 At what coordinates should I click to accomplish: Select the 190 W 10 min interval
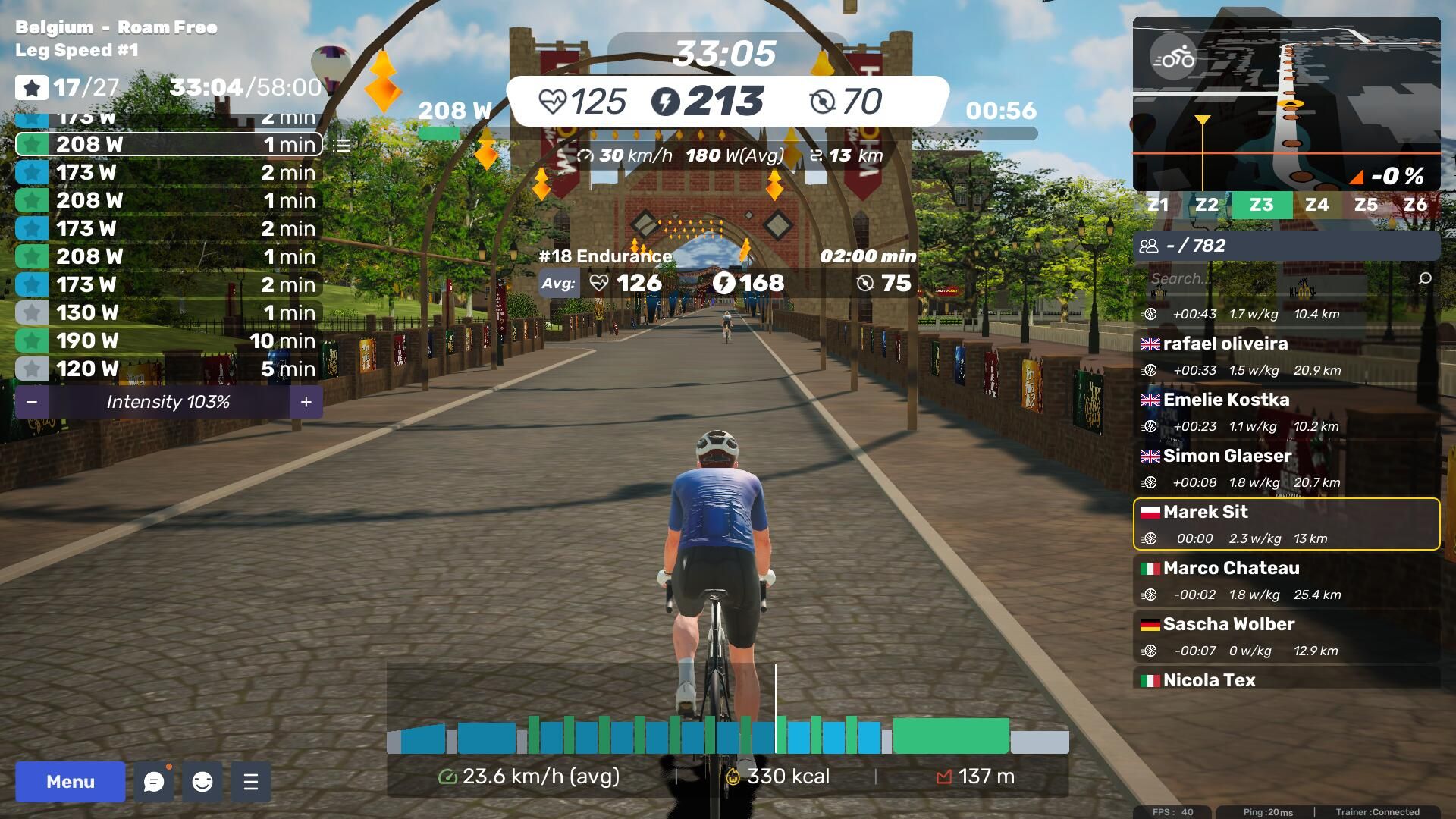[x=168, y=340]
